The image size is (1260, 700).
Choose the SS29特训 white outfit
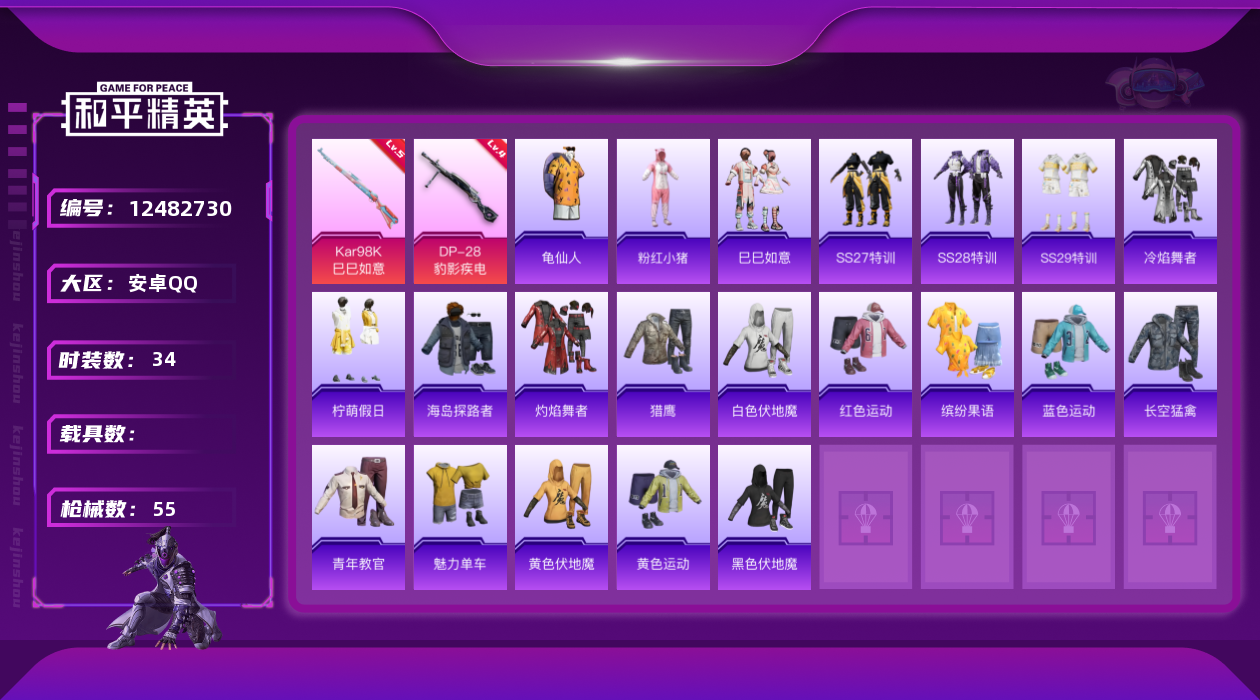click(1068, 210)
